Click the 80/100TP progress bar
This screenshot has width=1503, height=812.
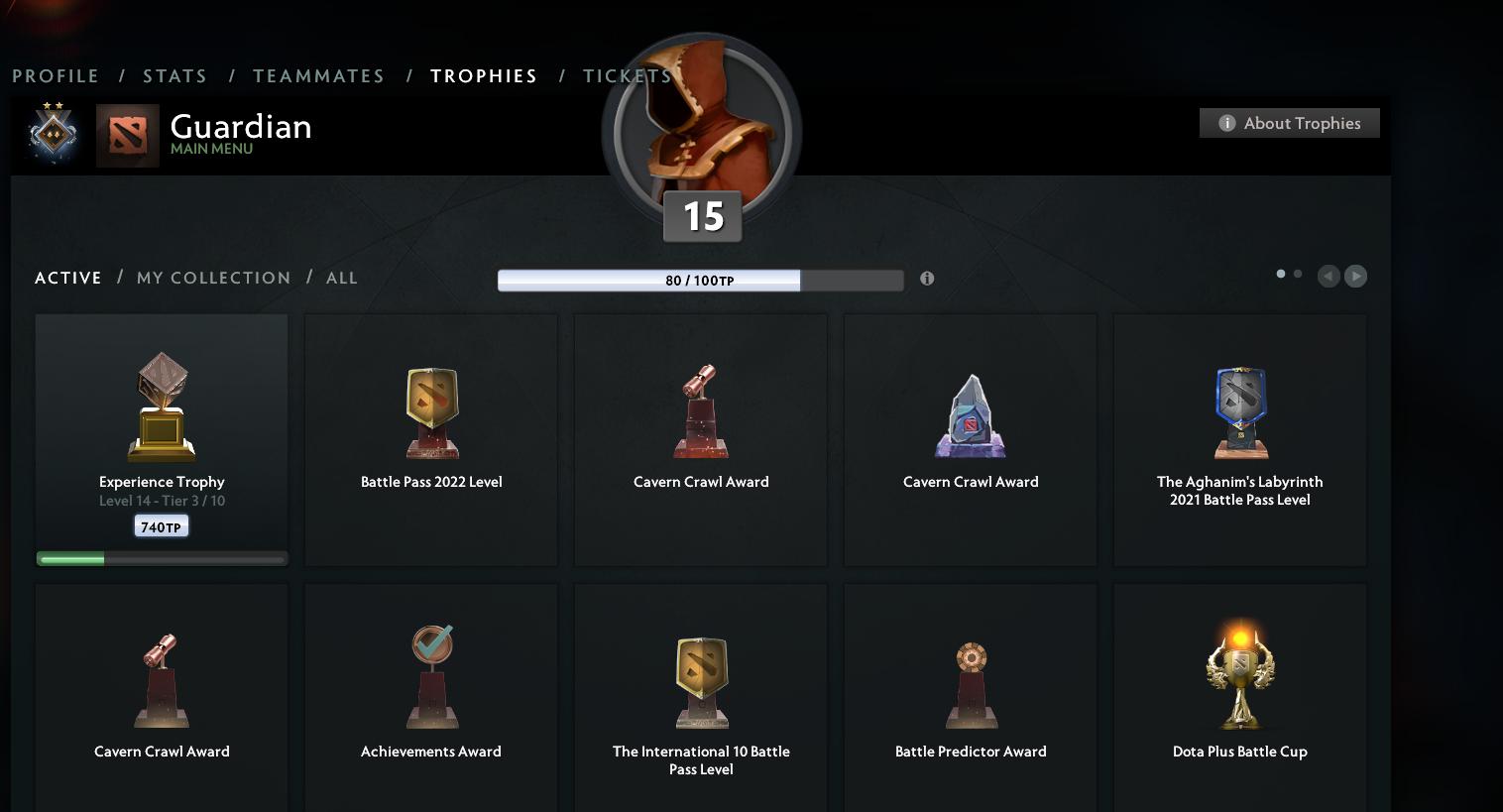pos(699,280)
